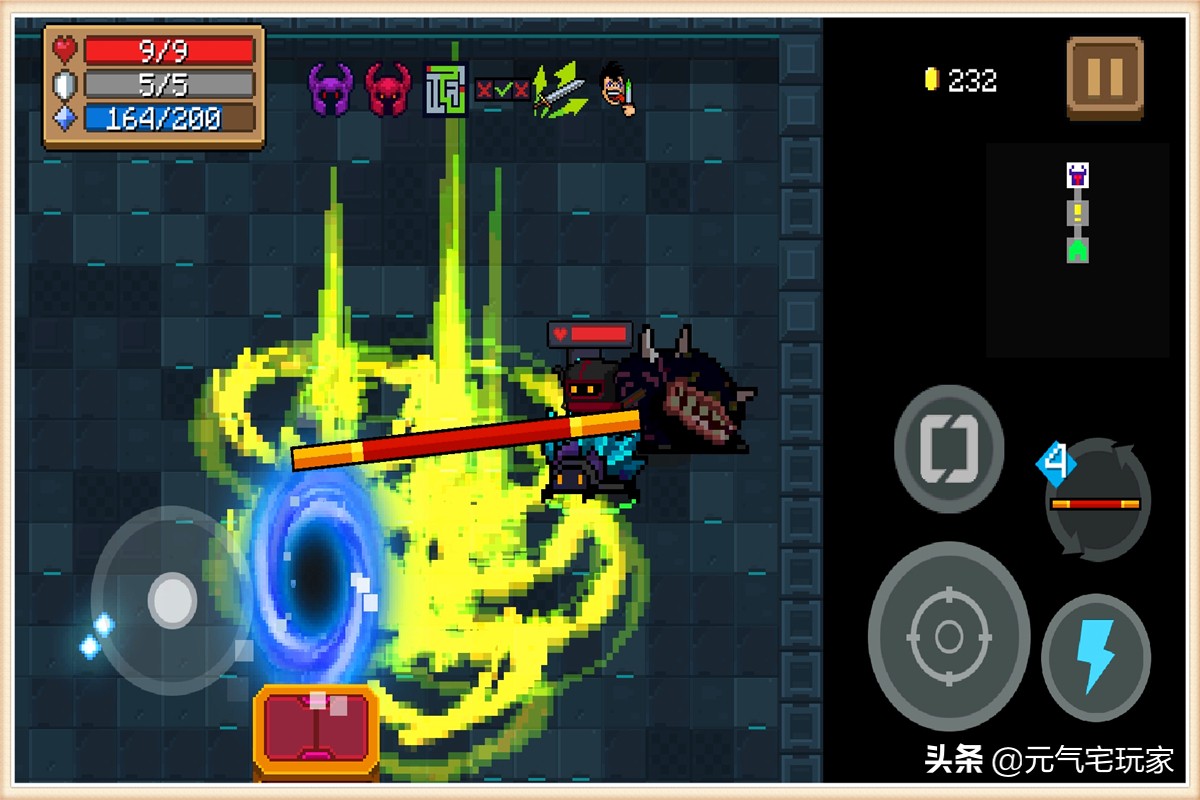Switch weapon using the red staff slot
Image resolution: width=1200 pixels, height=800 pixels.
[1097, 500]
